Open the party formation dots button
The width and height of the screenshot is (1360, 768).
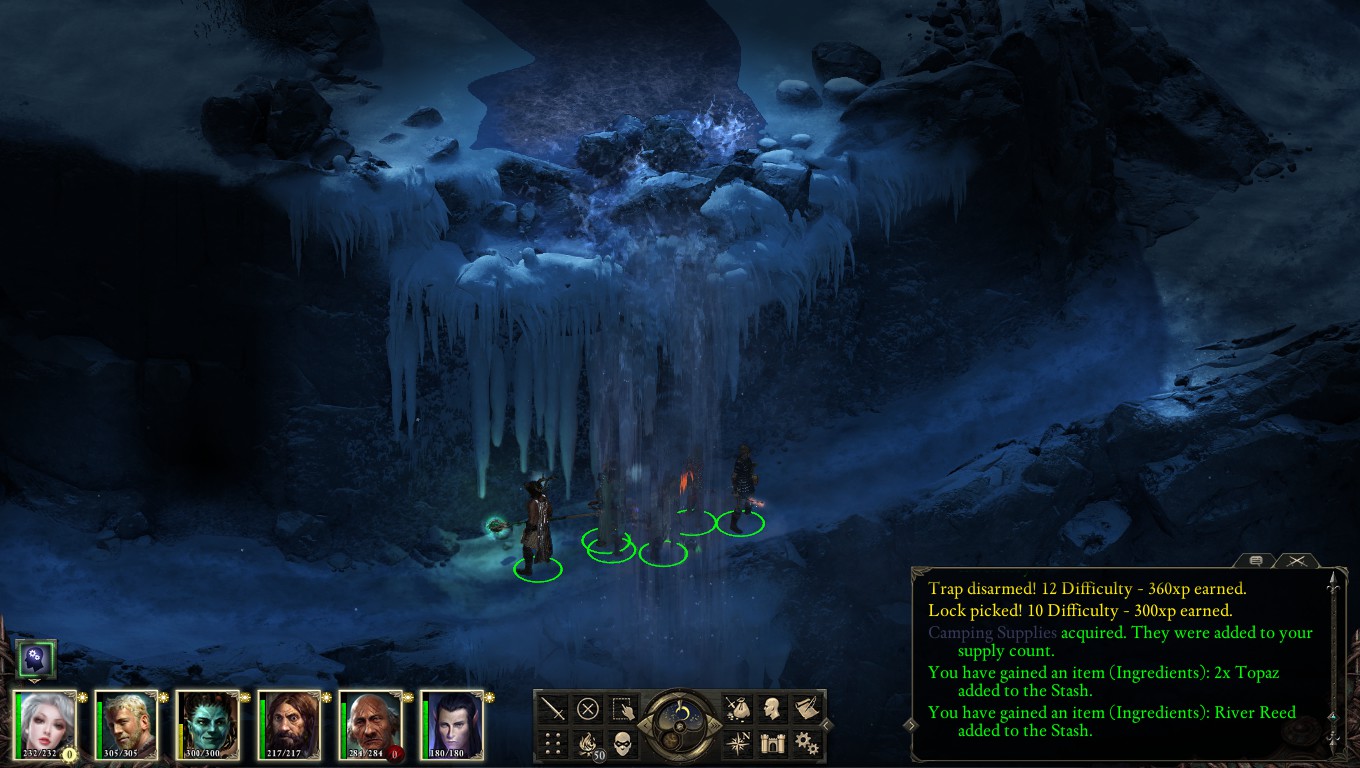[553, 743]
